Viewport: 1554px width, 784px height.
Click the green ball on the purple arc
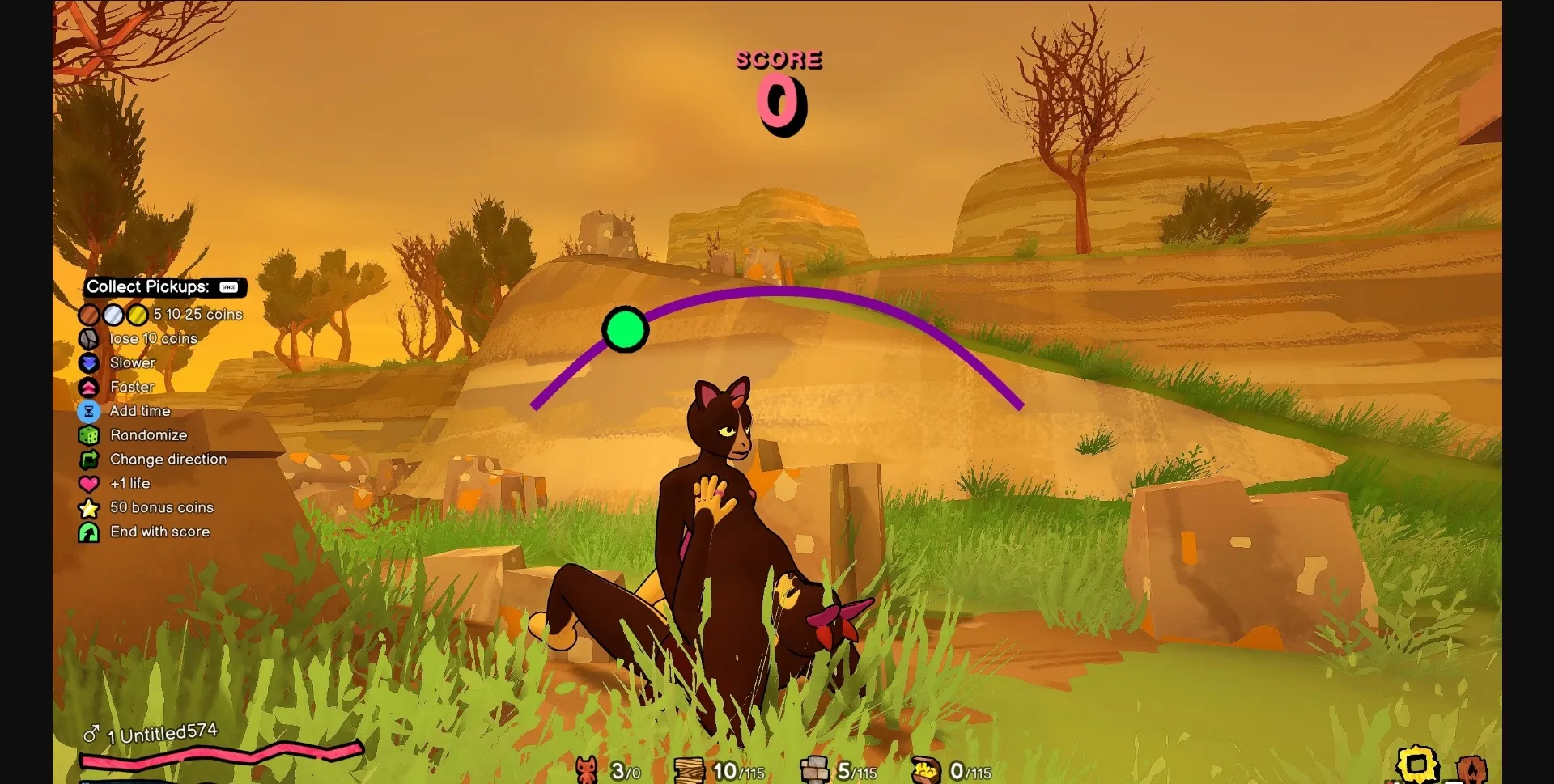pyautogui.click(x=625, y=330)
